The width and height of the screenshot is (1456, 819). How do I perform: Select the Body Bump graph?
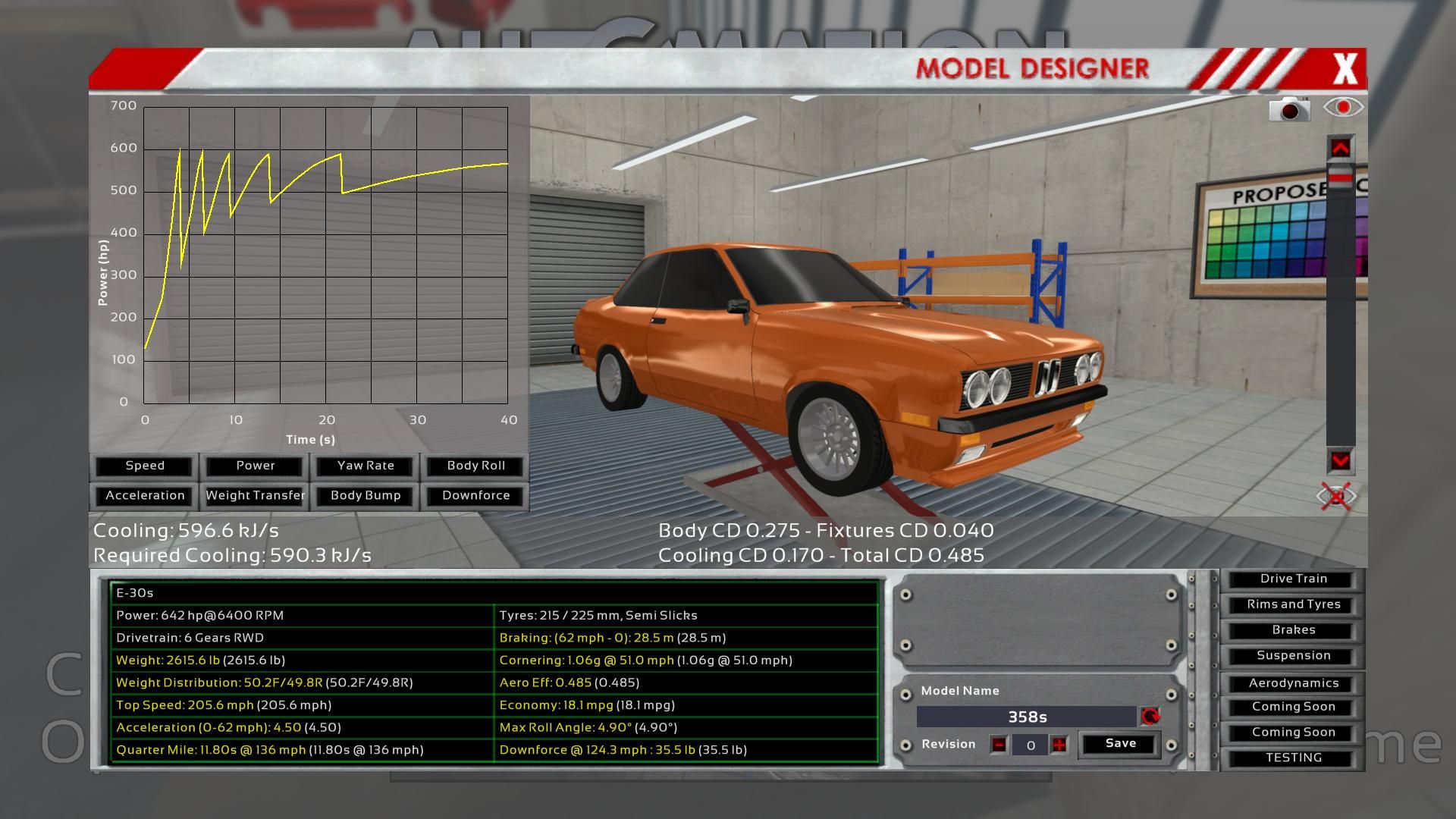tap(366, 495)
